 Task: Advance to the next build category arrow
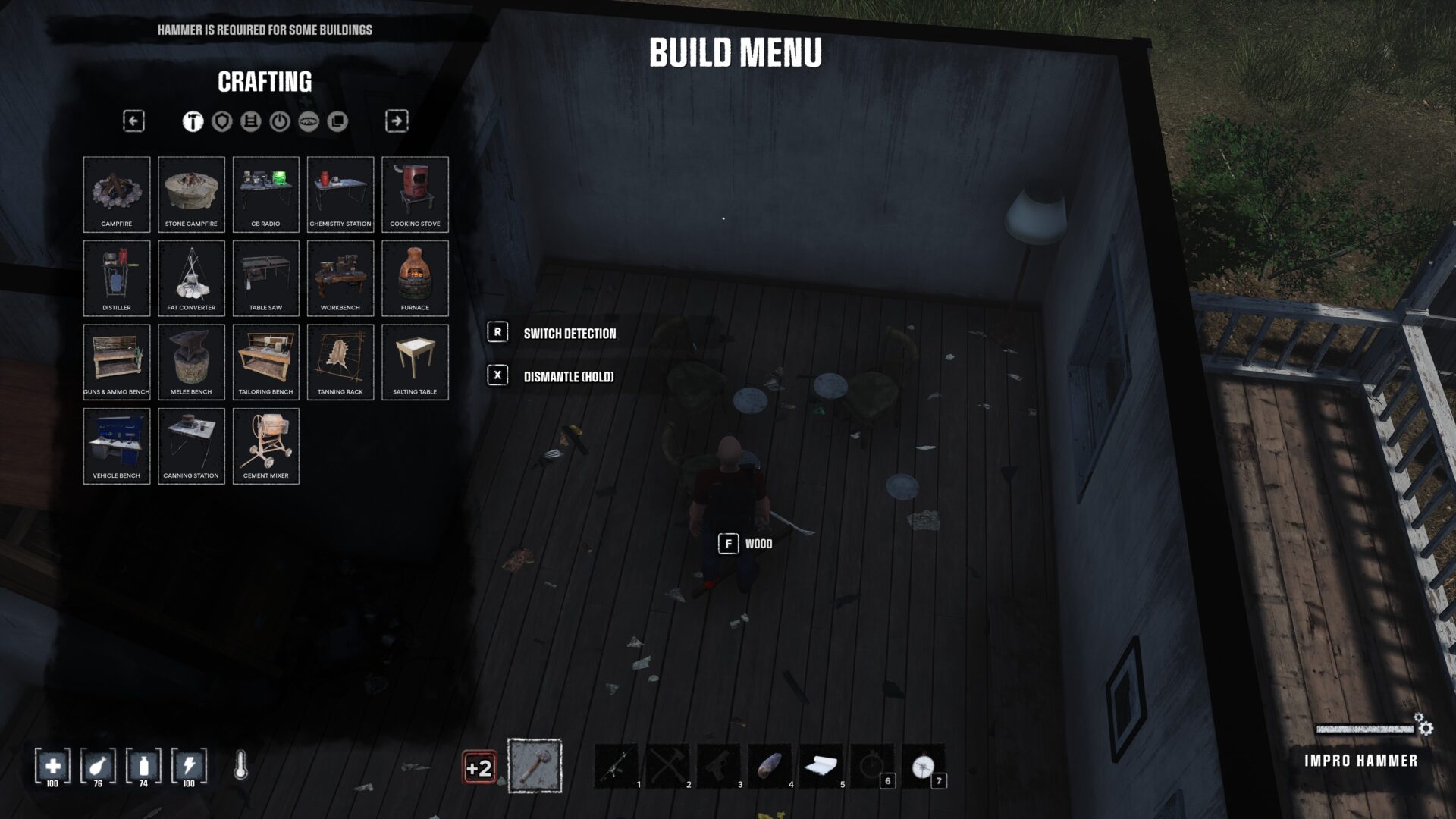(397, 121)
